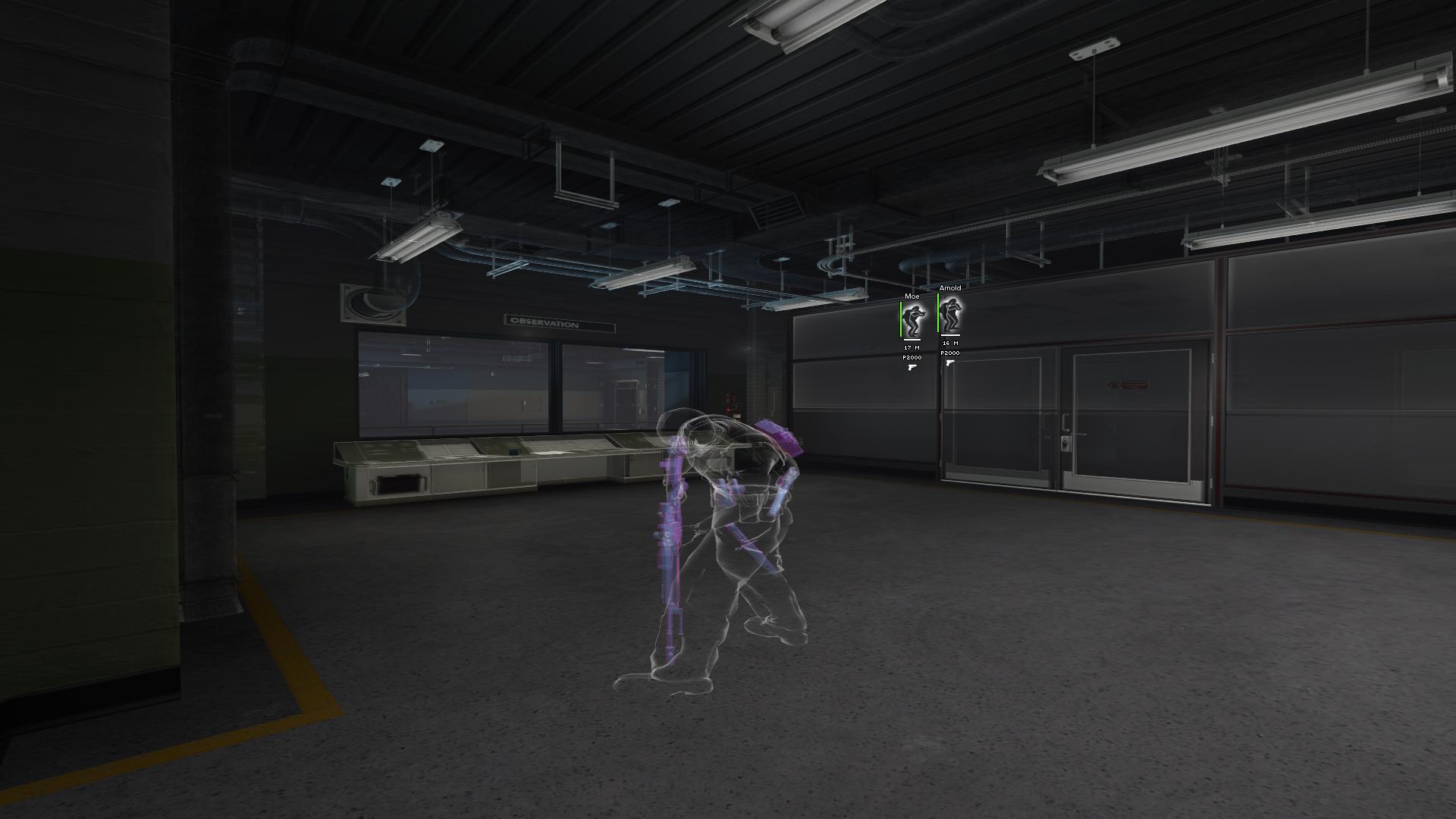Select Arnold's crouching player silhouette icon
Viewport: 1456px width, 819px height.
(x=952, y=314)
